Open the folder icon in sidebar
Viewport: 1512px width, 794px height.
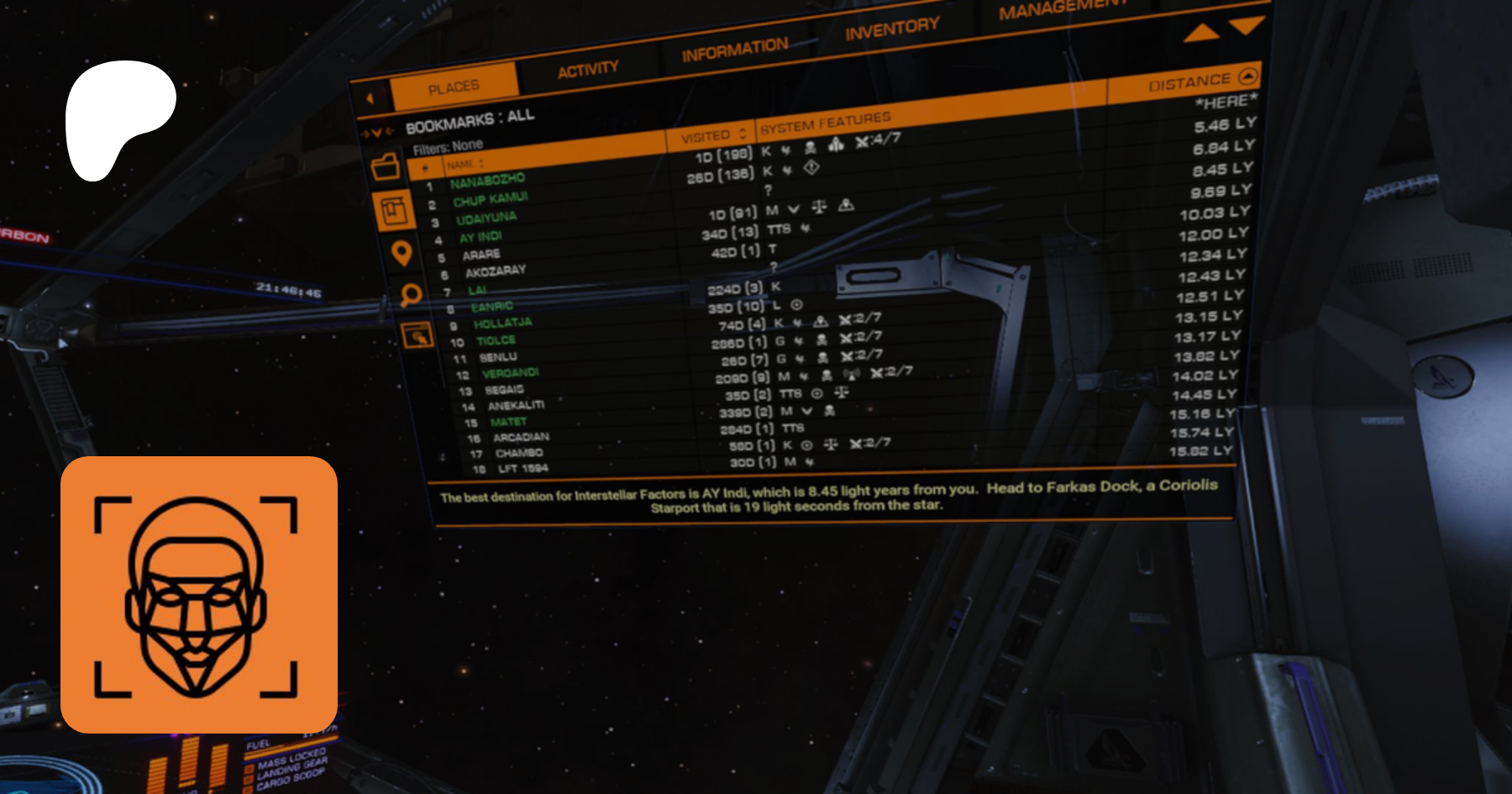[x=386, y=166]
